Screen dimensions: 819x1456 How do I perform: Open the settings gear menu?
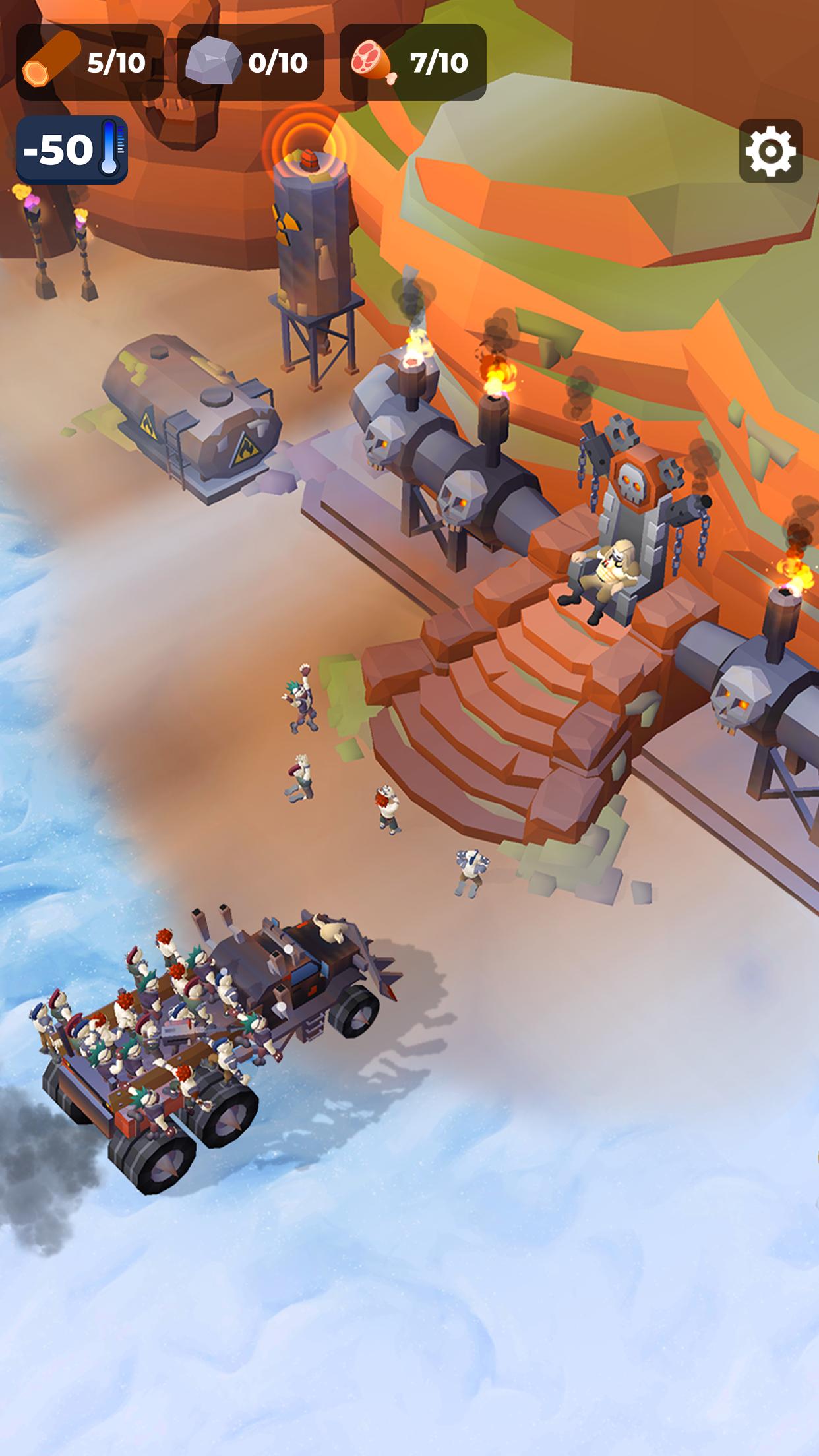coord(770,151)
